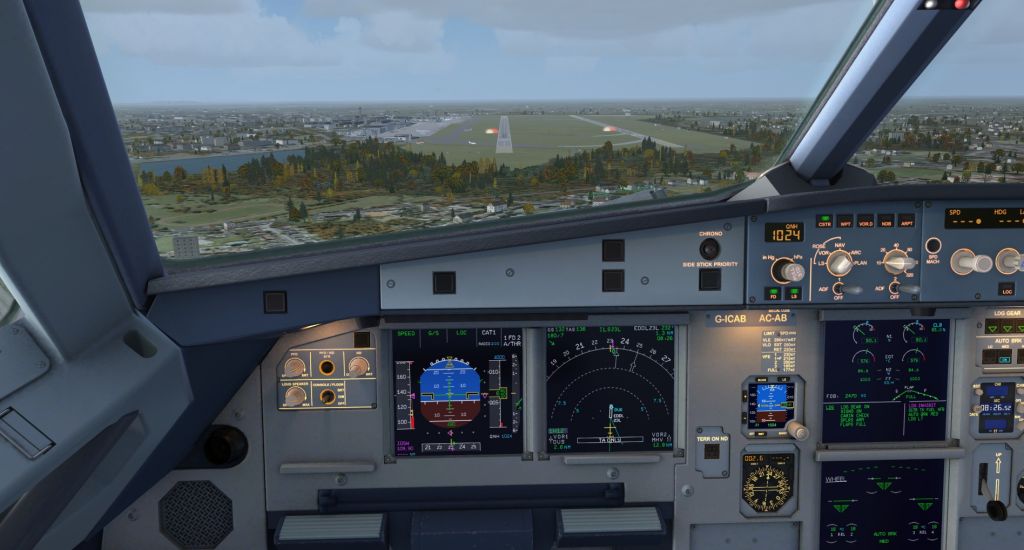Viewport: 1024px width, 550px height.
Task: Enable the WPT display button
Action: point(845,220)
